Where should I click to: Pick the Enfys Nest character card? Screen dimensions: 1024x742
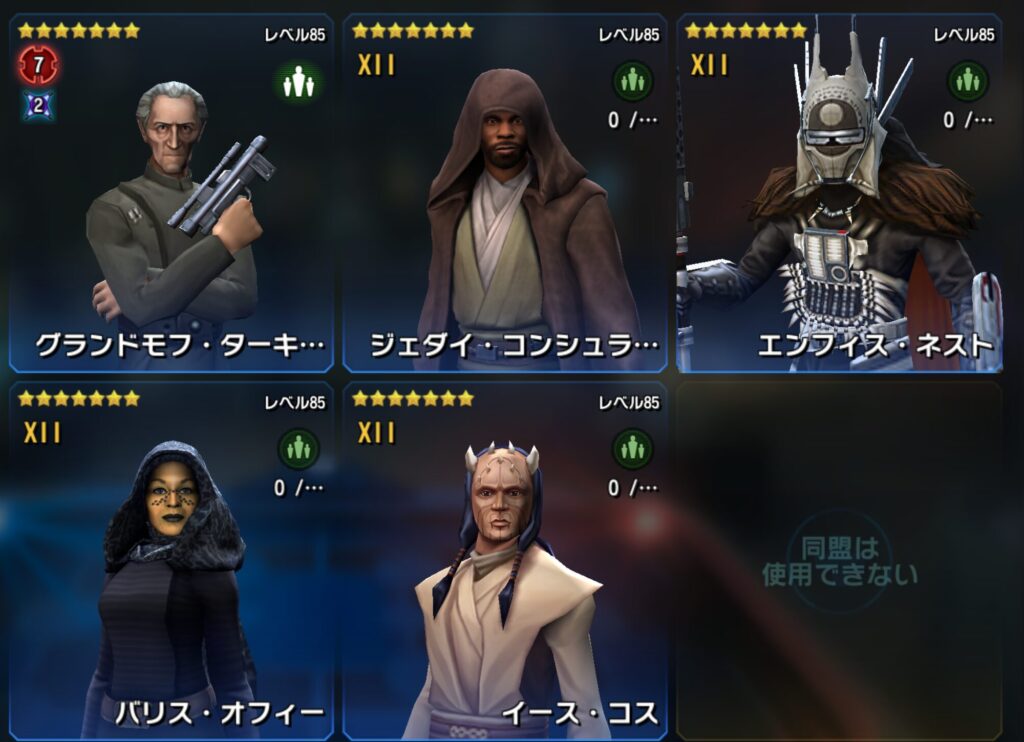(x=839, y=195)
